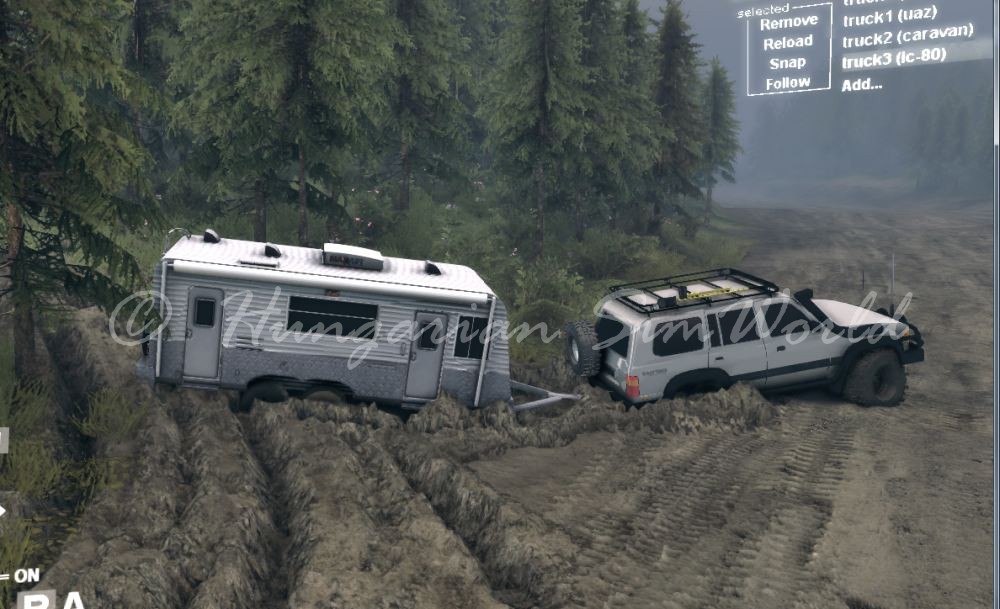
Task: Remove the selected truck
Action: [788, 22]
